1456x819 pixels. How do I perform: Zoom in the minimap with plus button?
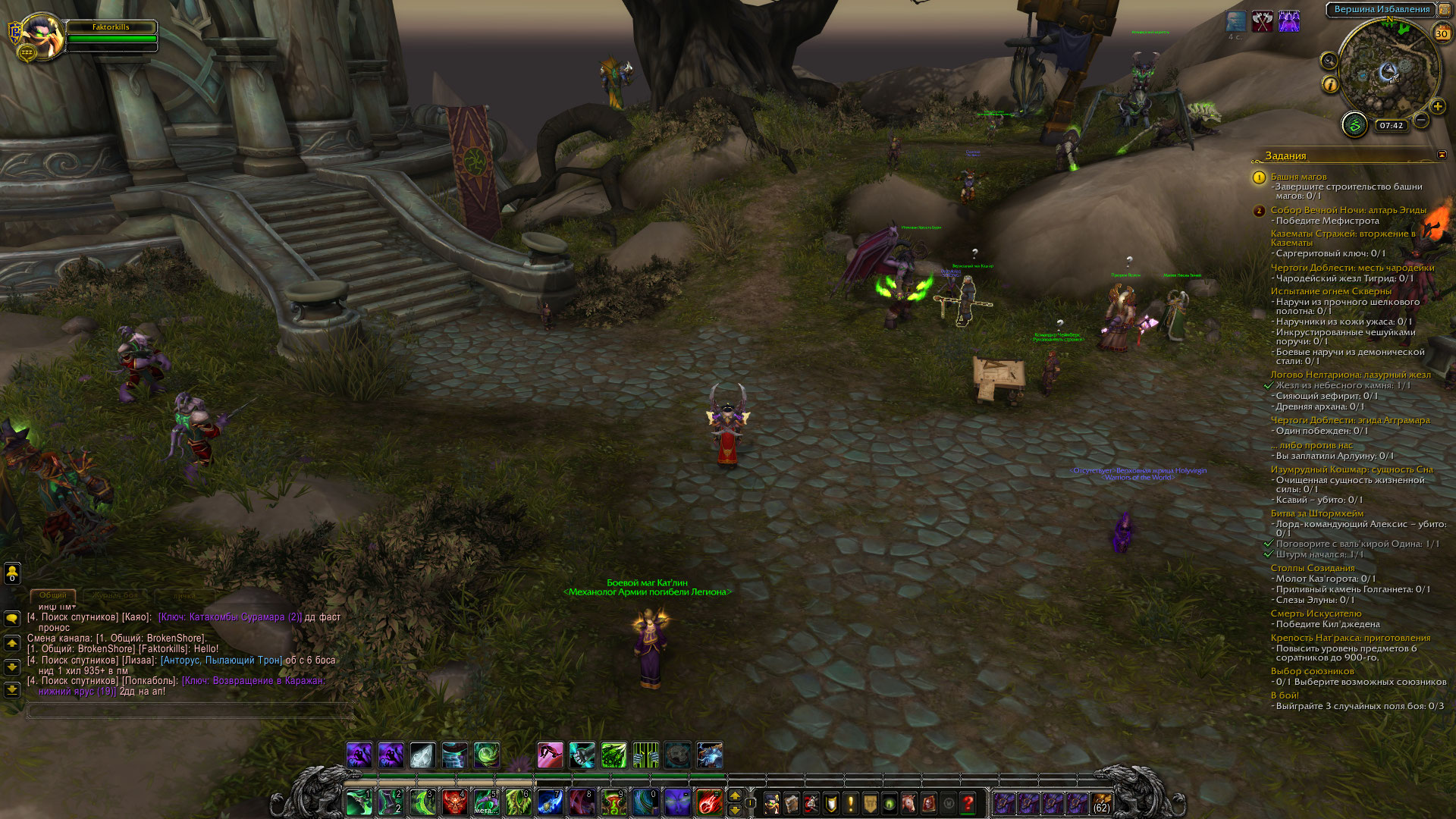[1438, 107]
